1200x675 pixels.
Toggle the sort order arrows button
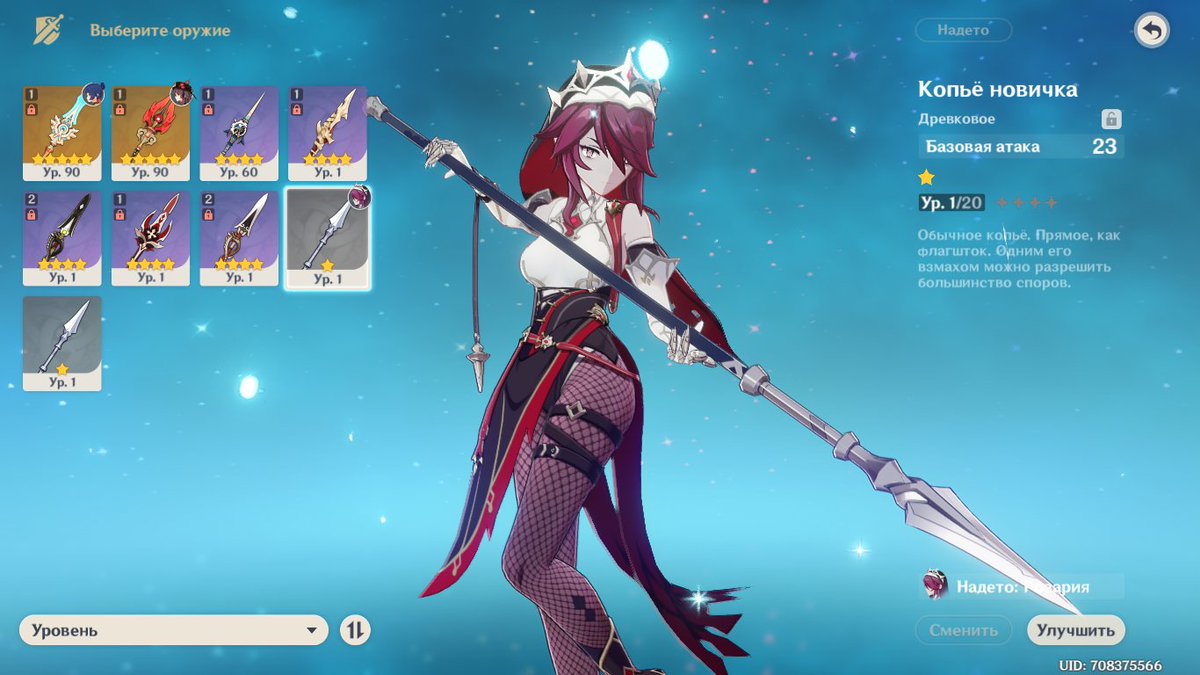[355, 630]
